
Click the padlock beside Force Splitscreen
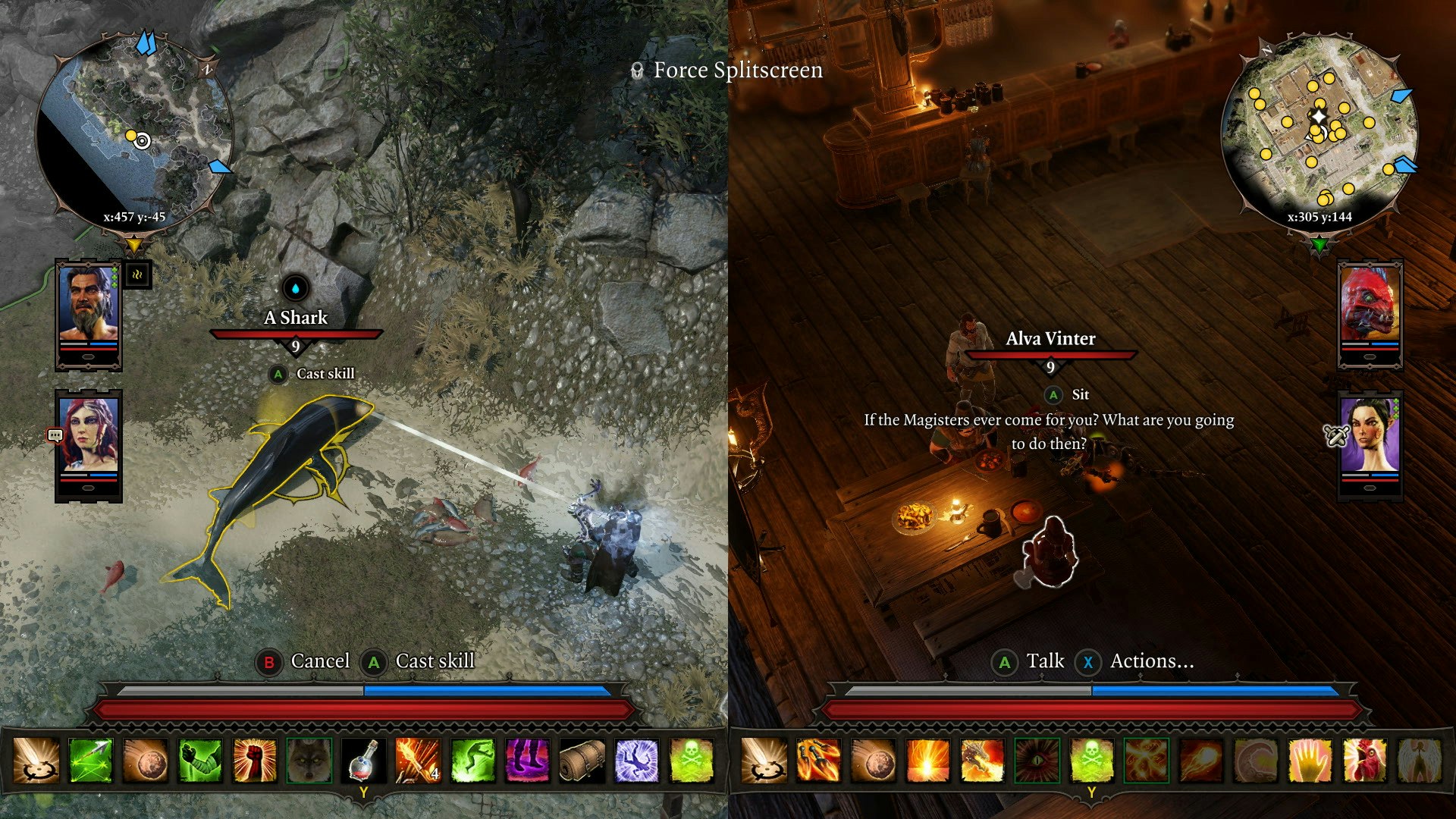pyautogui.click(x=635, y=71)
